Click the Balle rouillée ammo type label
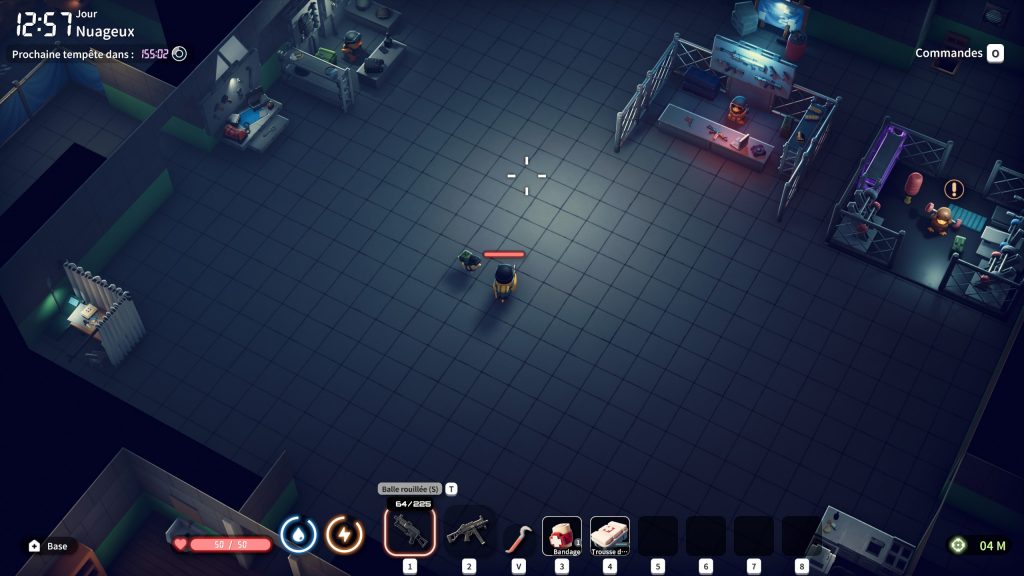Image resolution: width=1024 pixels, height=576 pixels. tap(409, 489)
